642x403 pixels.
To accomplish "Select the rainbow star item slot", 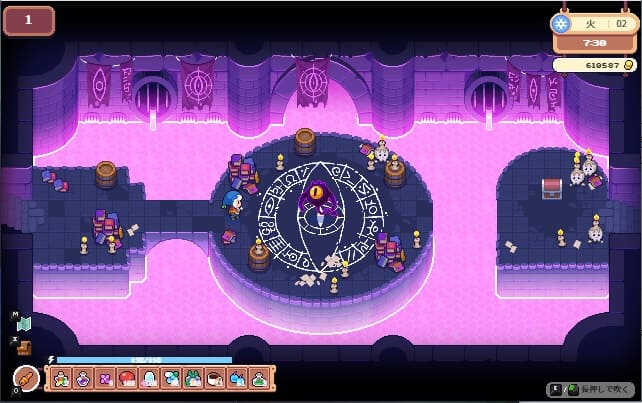I will click(x=61, y=380).
